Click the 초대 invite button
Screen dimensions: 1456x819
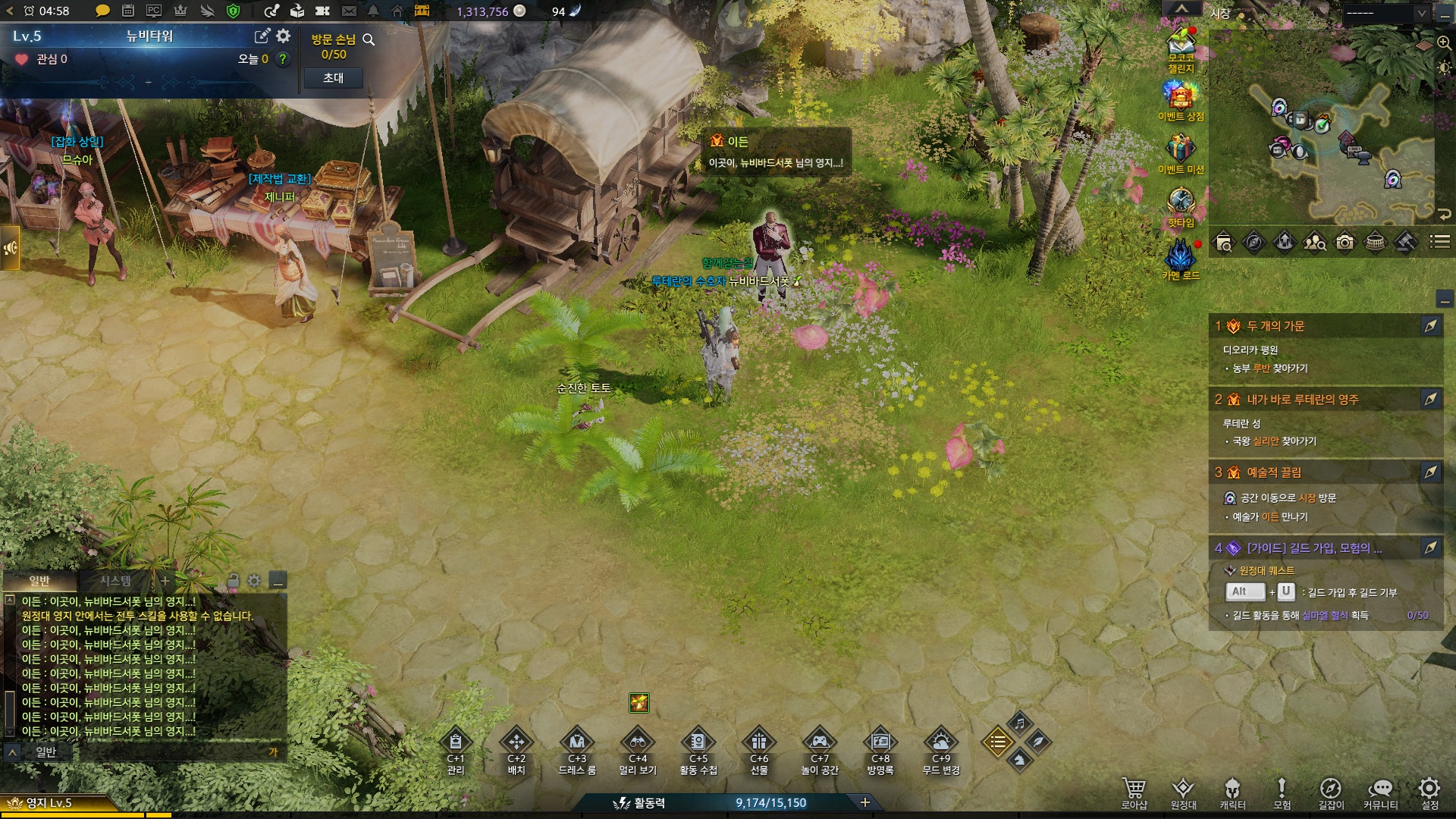coord(333,78)
